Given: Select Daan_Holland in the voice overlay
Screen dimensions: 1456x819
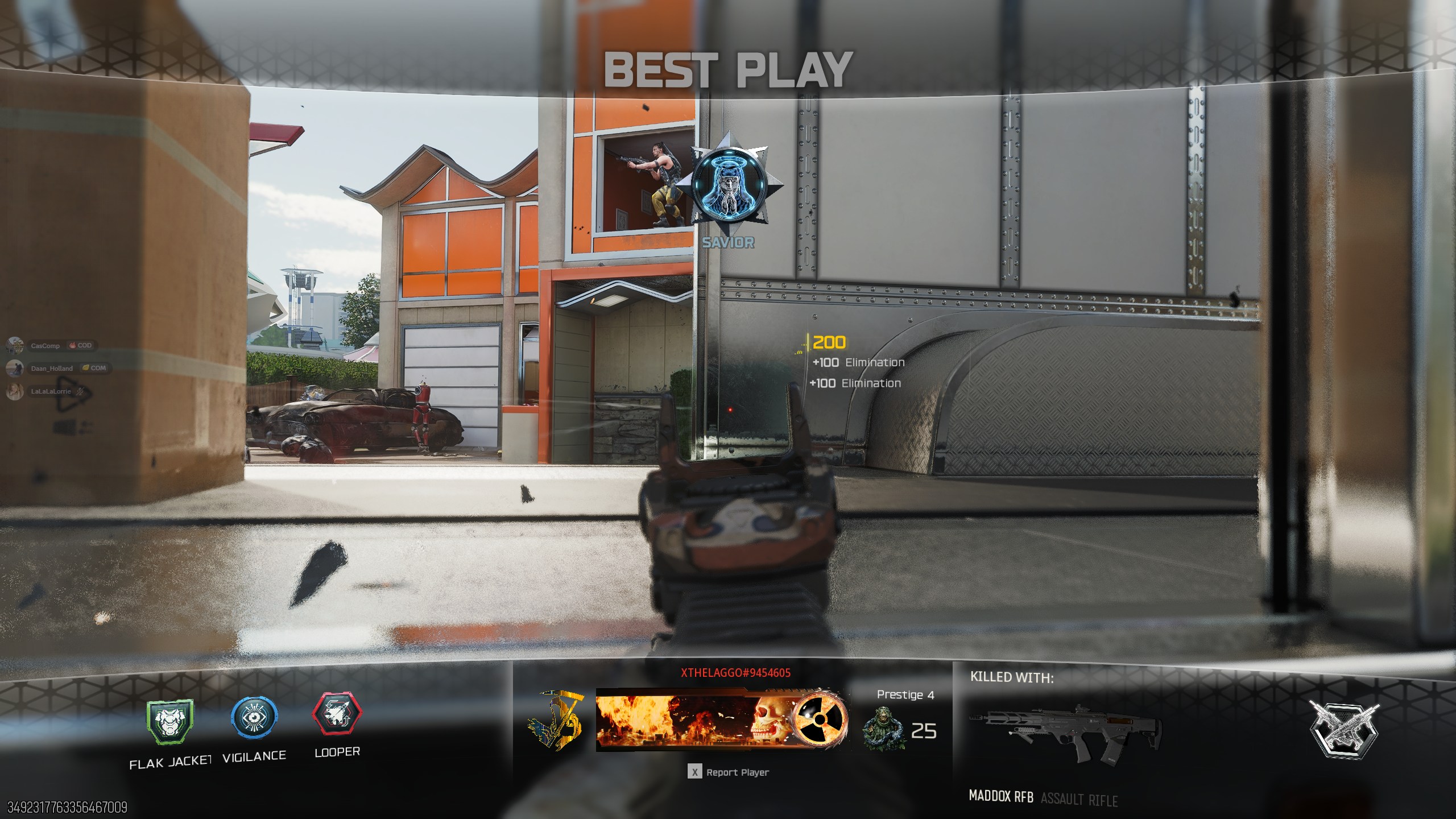Looking at the screenshot, I should [x=51, y=369].
